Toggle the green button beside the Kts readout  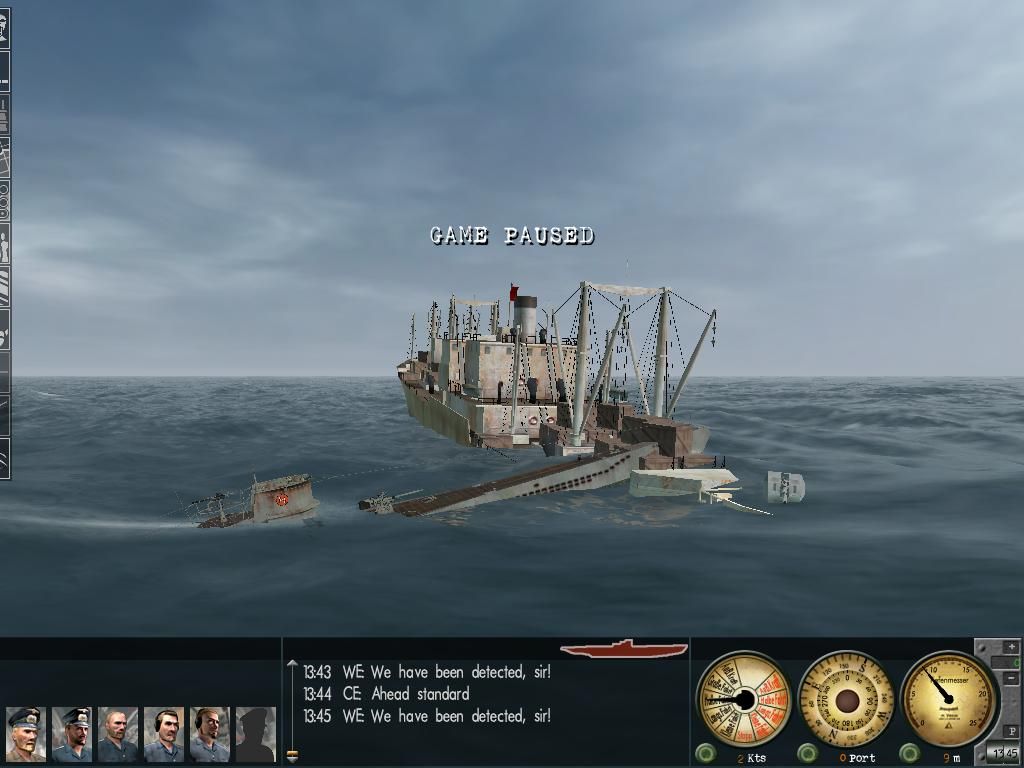click(706, 753)
